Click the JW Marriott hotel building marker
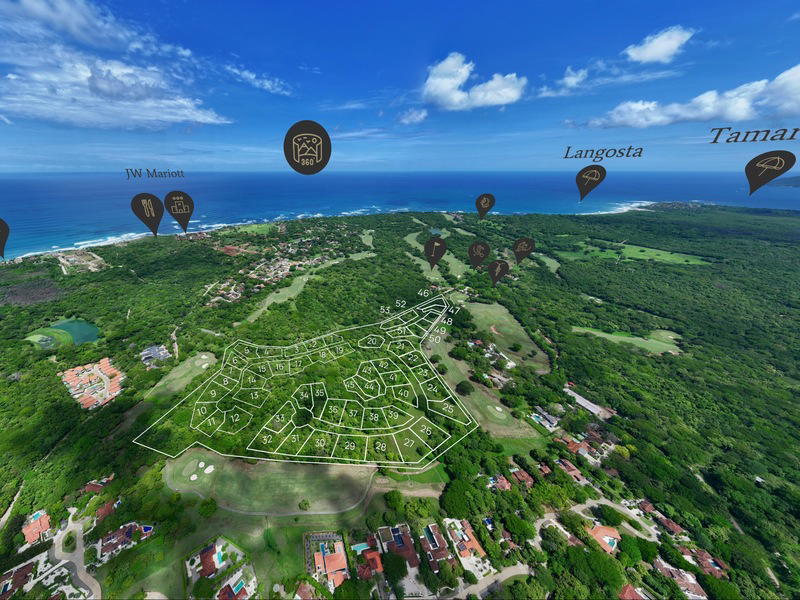This screenshot has height=600, width=800. (x=179, y=207)
